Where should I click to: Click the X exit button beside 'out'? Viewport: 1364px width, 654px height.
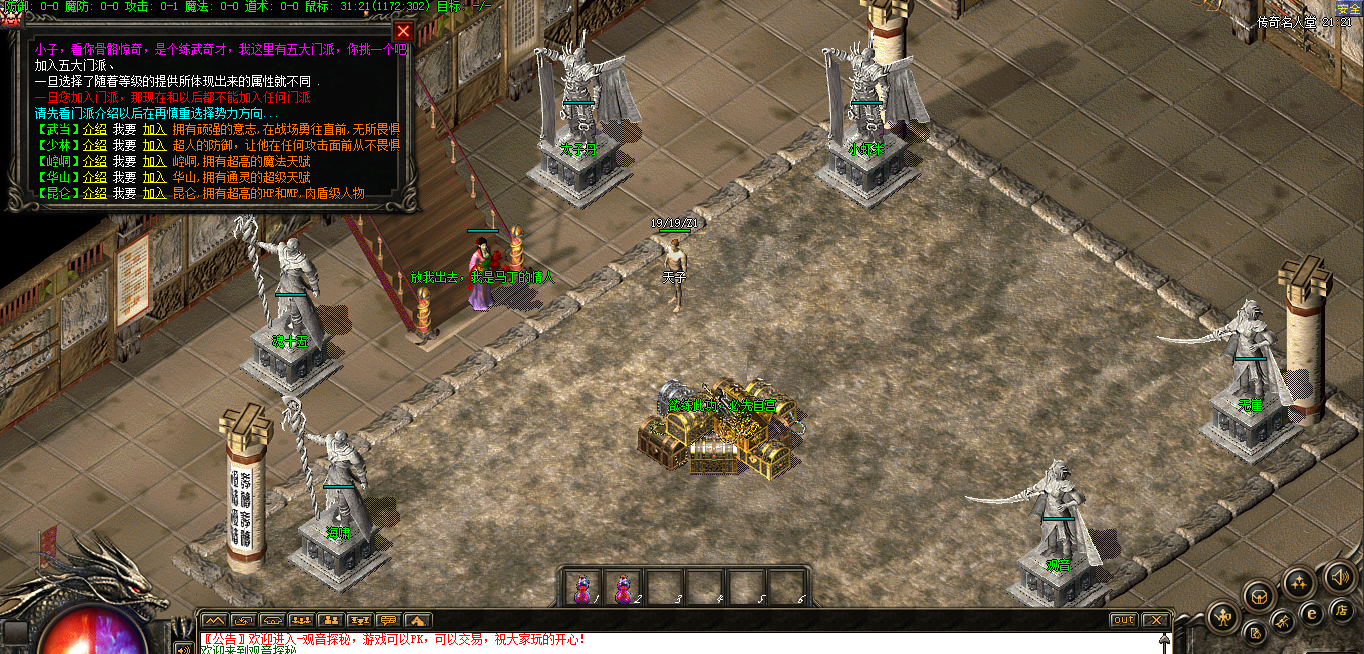tap(1155, 620)
